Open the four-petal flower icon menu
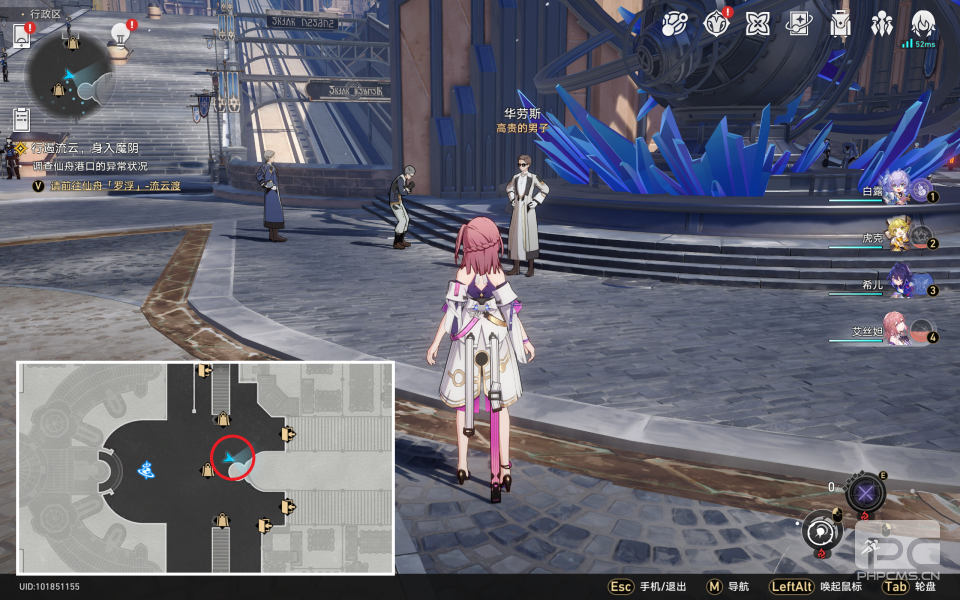This screenshot has width=960, height=600. (757, 24)
